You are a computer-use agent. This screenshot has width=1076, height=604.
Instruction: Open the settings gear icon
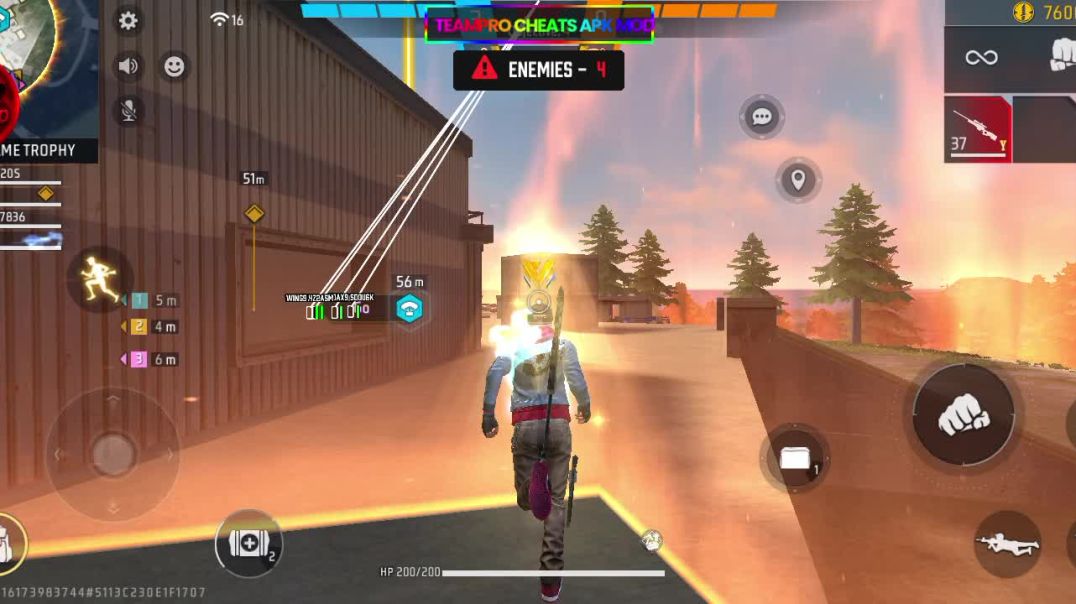pos(128,20)
